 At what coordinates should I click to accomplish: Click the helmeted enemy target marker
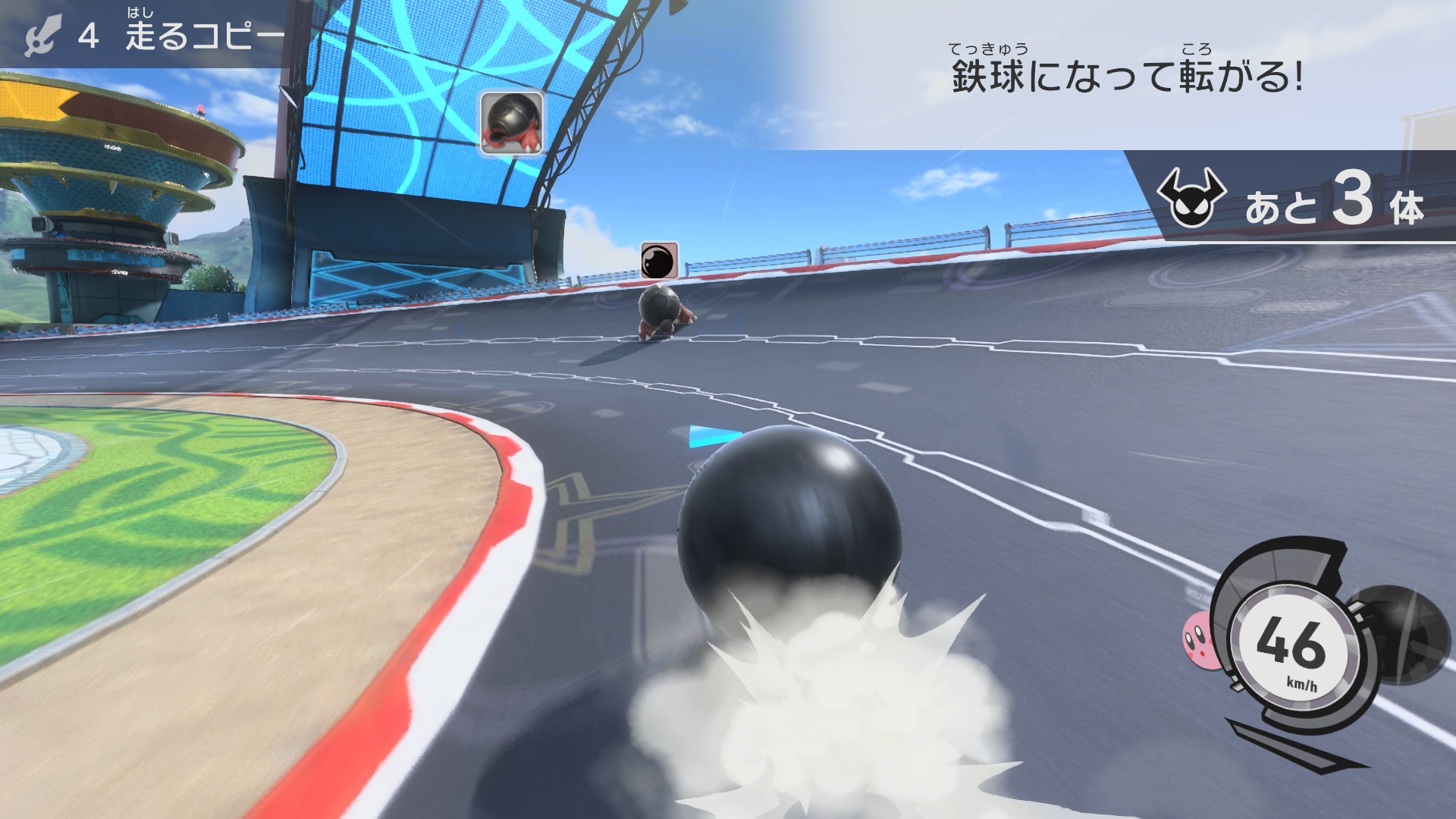pyautogui.click(x=512, y=123)
